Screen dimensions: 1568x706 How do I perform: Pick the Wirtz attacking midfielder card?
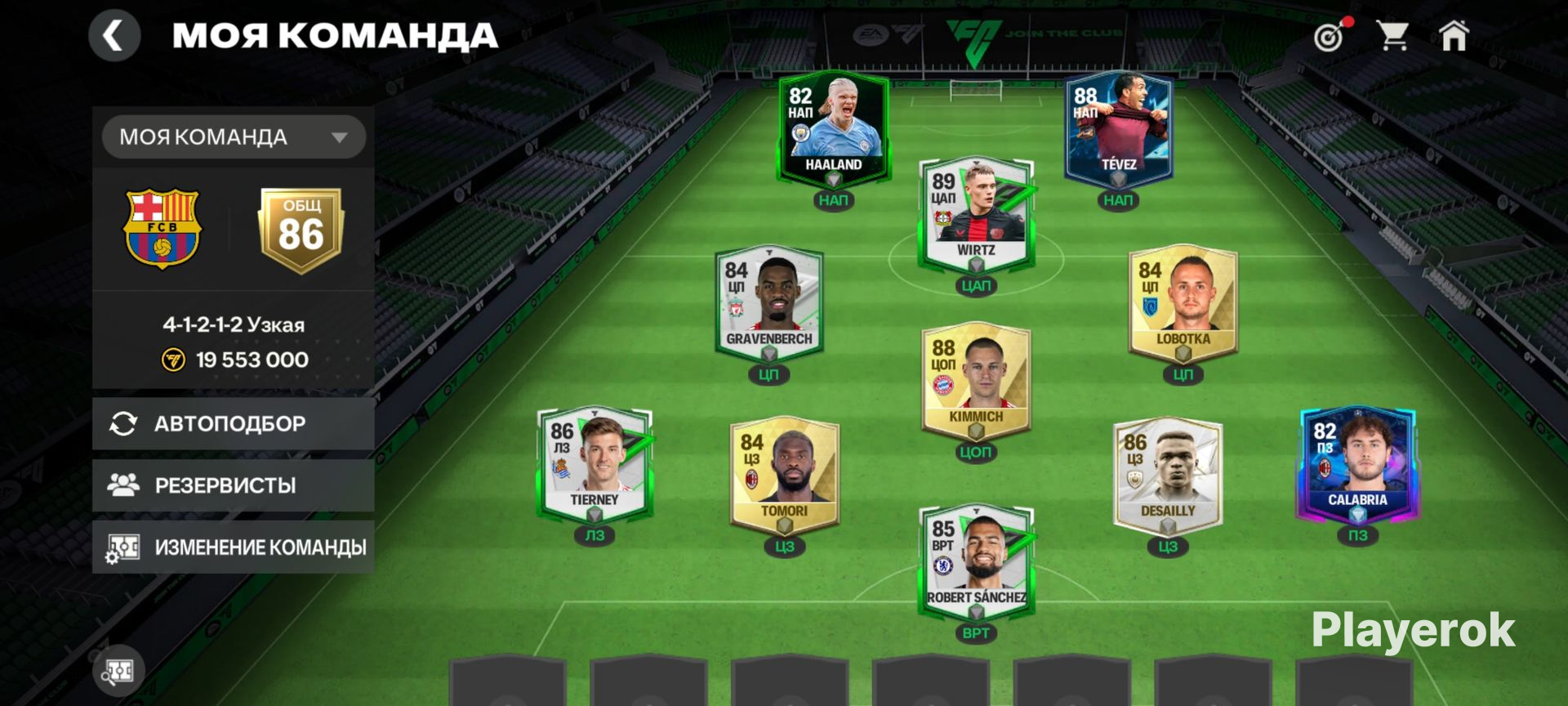pyautogui.click(x=976, y=213)
